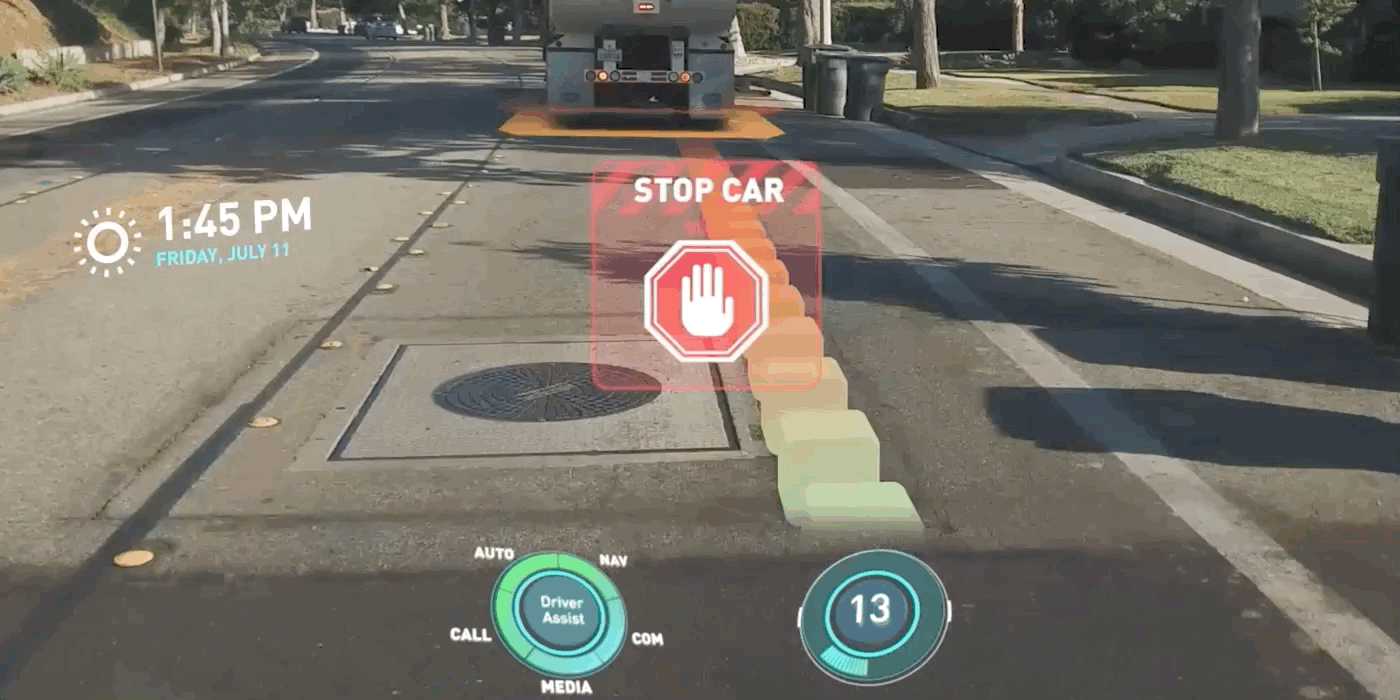
Task: Click the red stop hand icon
Action: coord(705,300)
